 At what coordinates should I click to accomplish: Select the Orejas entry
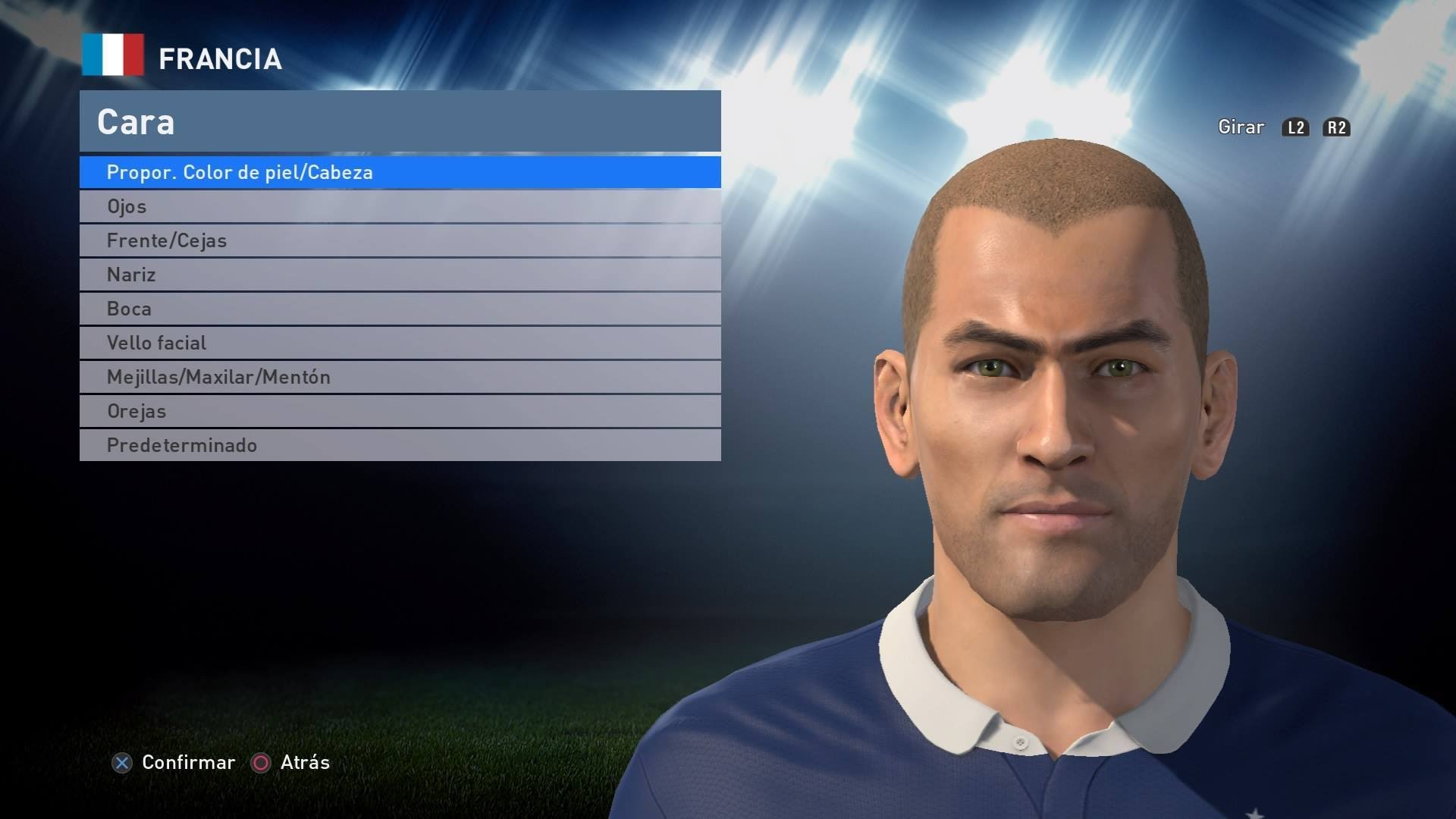[400, 411]
